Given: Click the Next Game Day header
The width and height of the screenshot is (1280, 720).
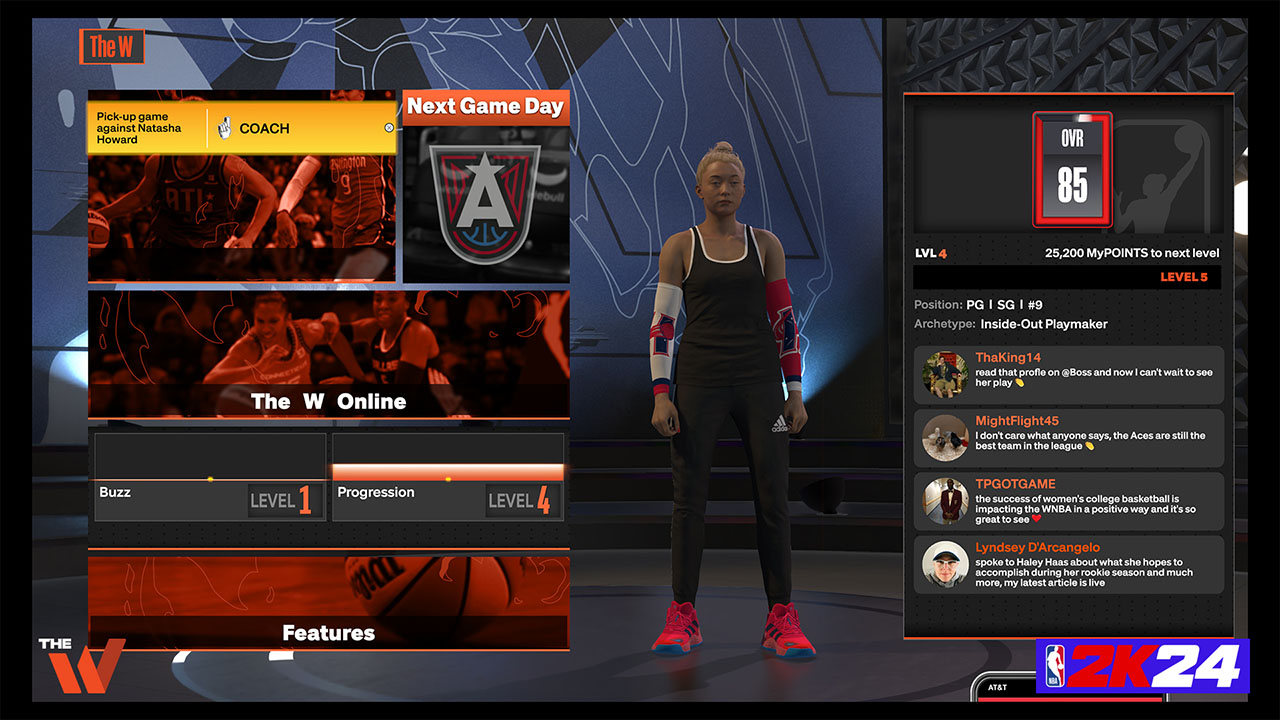Looking at the screenshot, I should point(486,107).
